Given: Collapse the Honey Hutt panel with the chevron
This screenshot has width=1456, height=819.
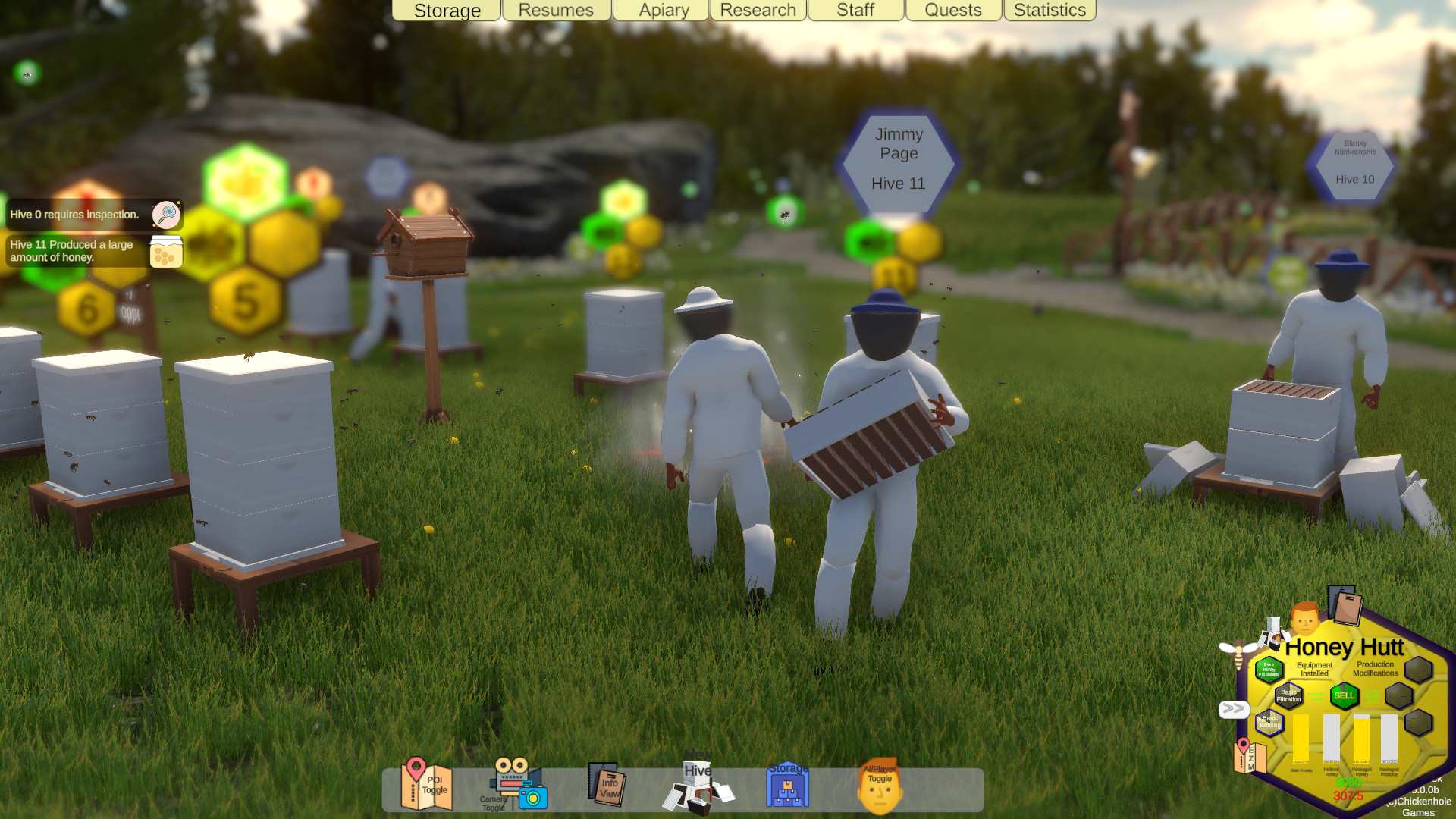Looking at the screenshot, I should click(x=1234, y=708).
